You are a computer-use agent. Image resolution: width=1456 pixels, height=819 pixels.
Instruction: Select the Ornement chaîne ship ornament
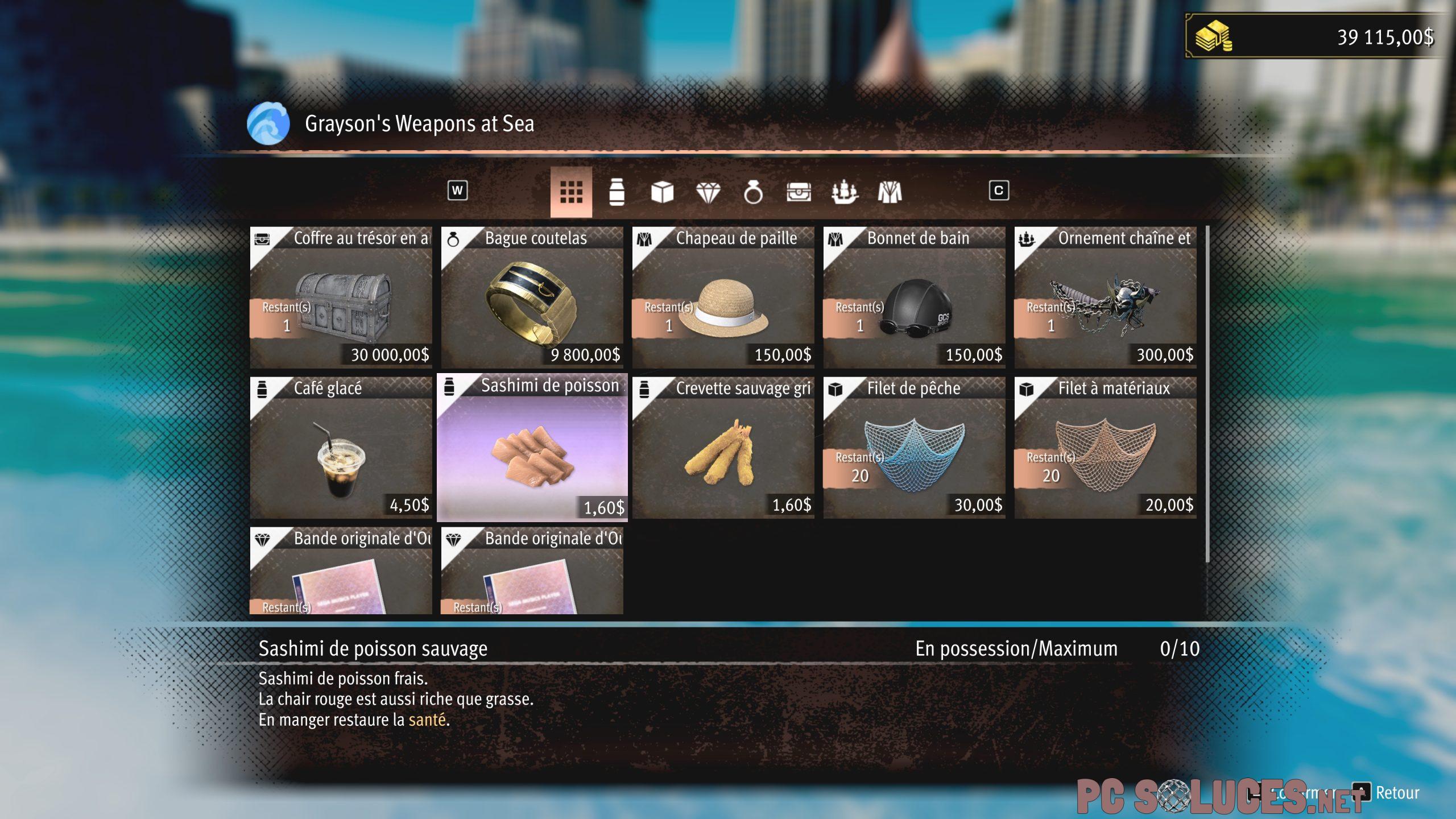[x=1106, y=298]
